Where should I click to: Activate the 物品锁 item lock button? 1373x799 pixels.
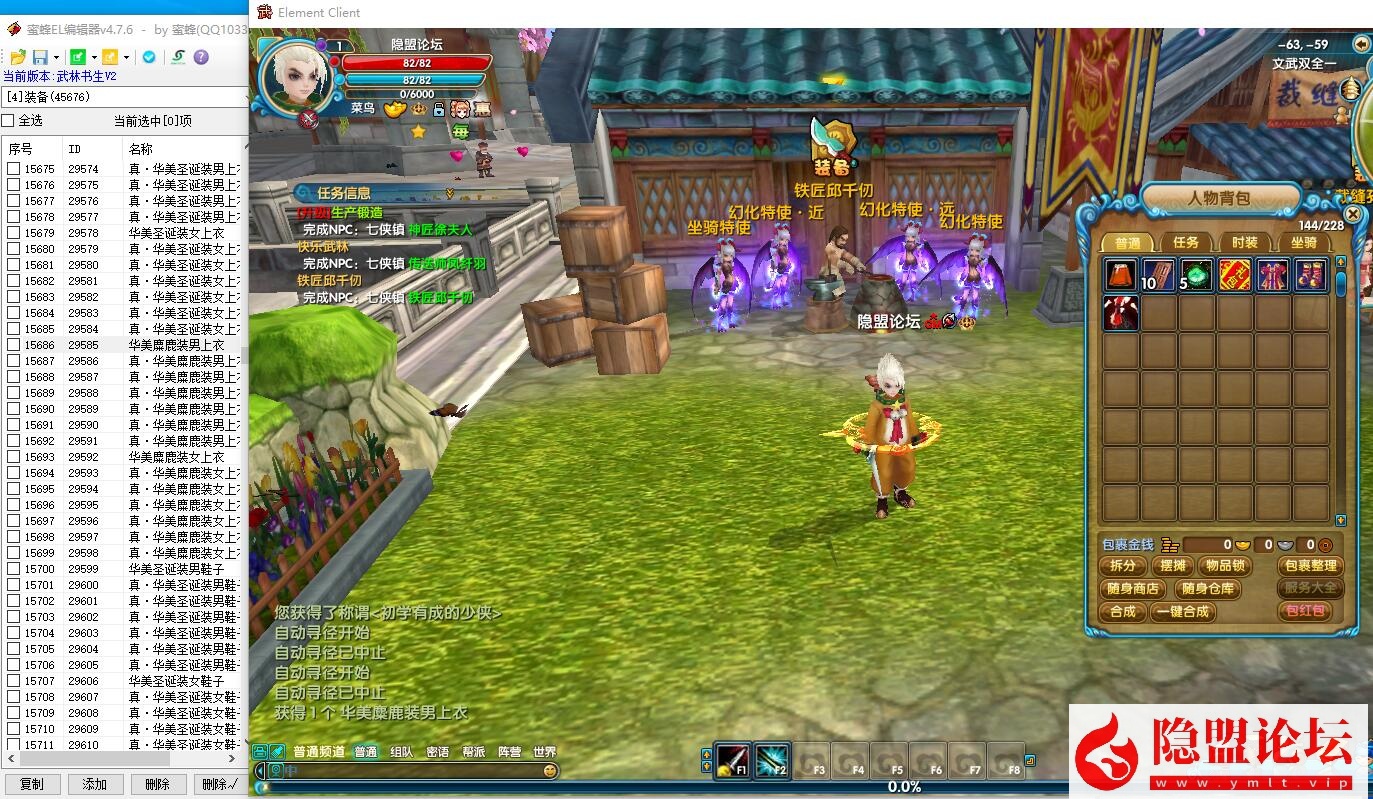coord(1225,566)
